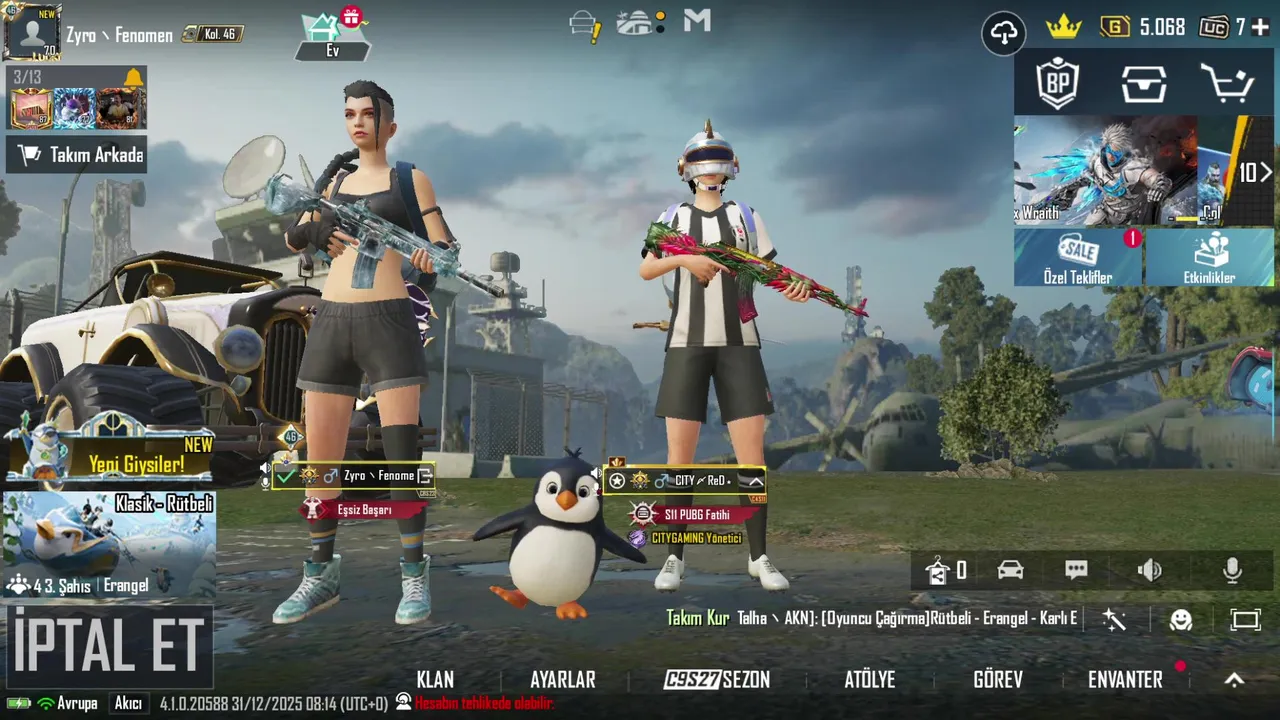Screen dimensions: 1280x720
Task: Open the cloud download icon
Action: (1003, 33)
